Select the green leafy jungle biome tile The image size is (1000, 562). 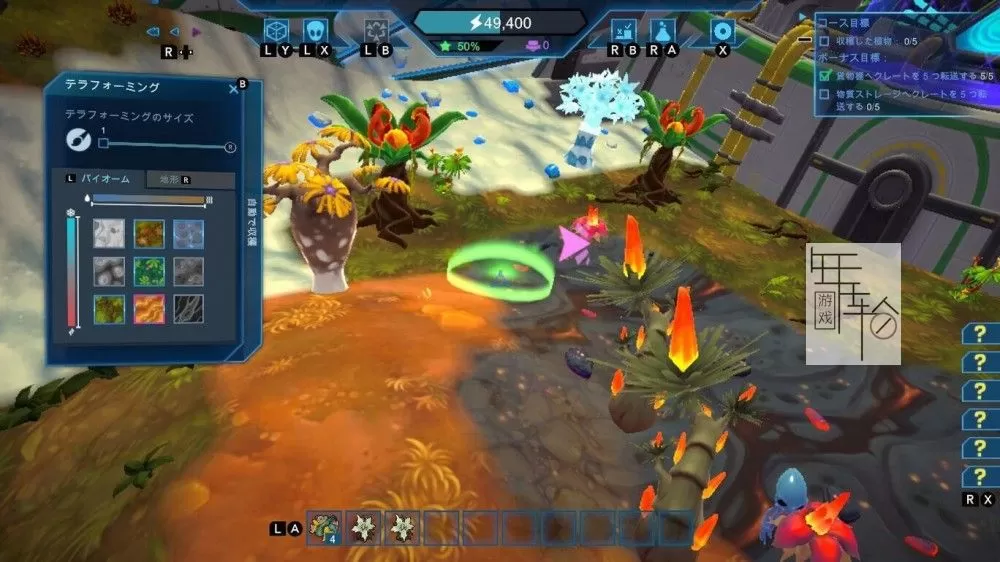click(149, 271)
